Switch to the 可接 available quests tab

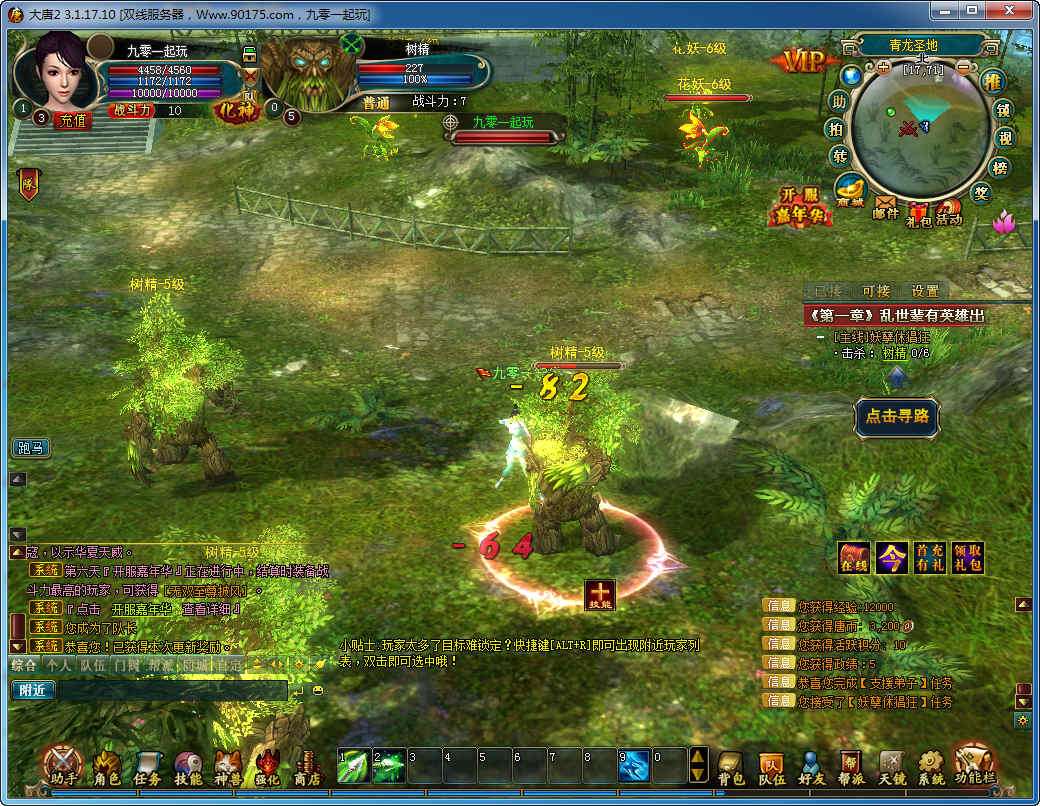click(x=876, y=291)
